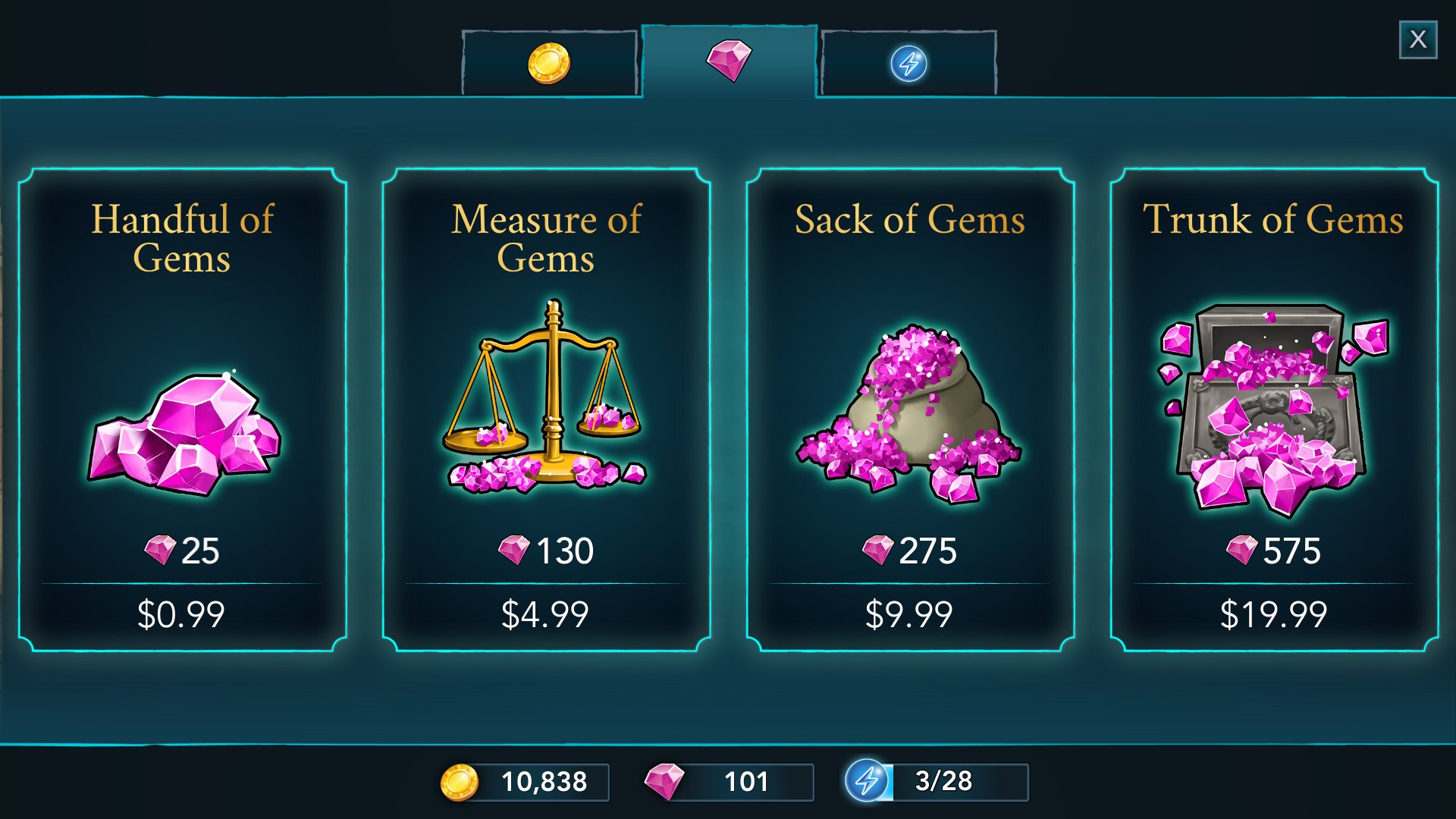Tap the energy counter at bottom

point(937,781)
